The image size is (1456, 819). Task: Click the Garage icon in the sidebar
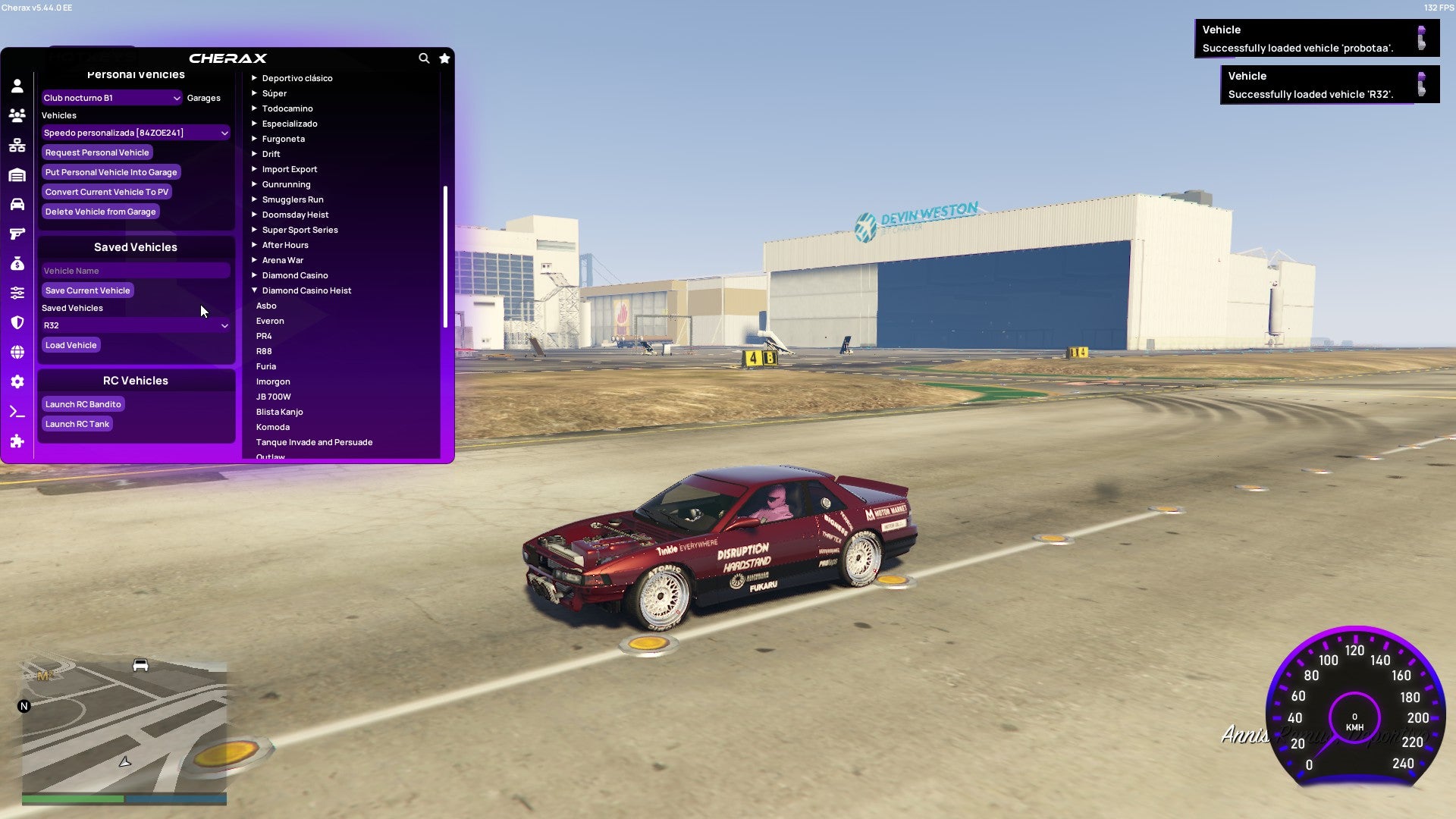tap(17, 174)
